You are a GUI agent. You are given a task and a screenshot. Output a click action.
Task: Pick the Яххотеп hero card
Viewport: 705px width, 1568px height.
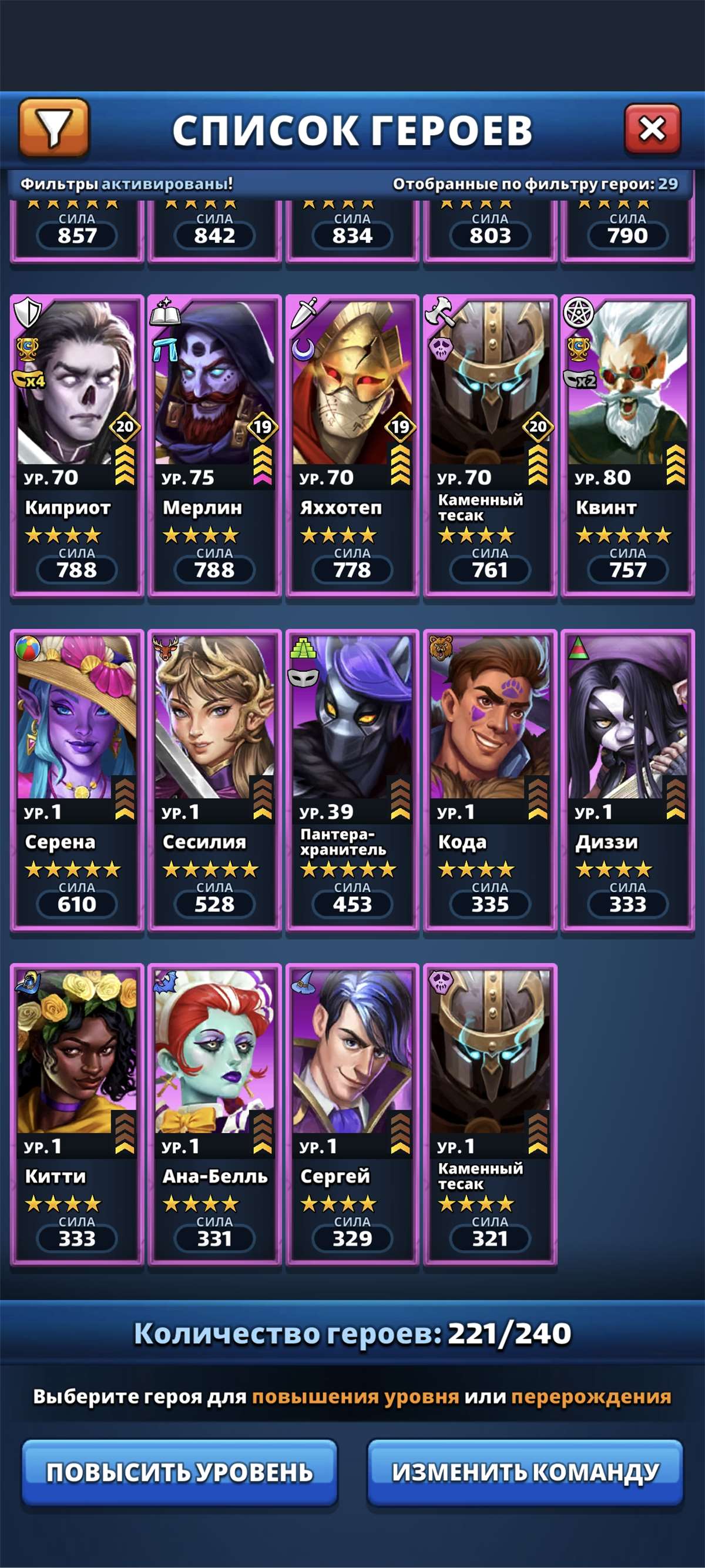point(352,444)
